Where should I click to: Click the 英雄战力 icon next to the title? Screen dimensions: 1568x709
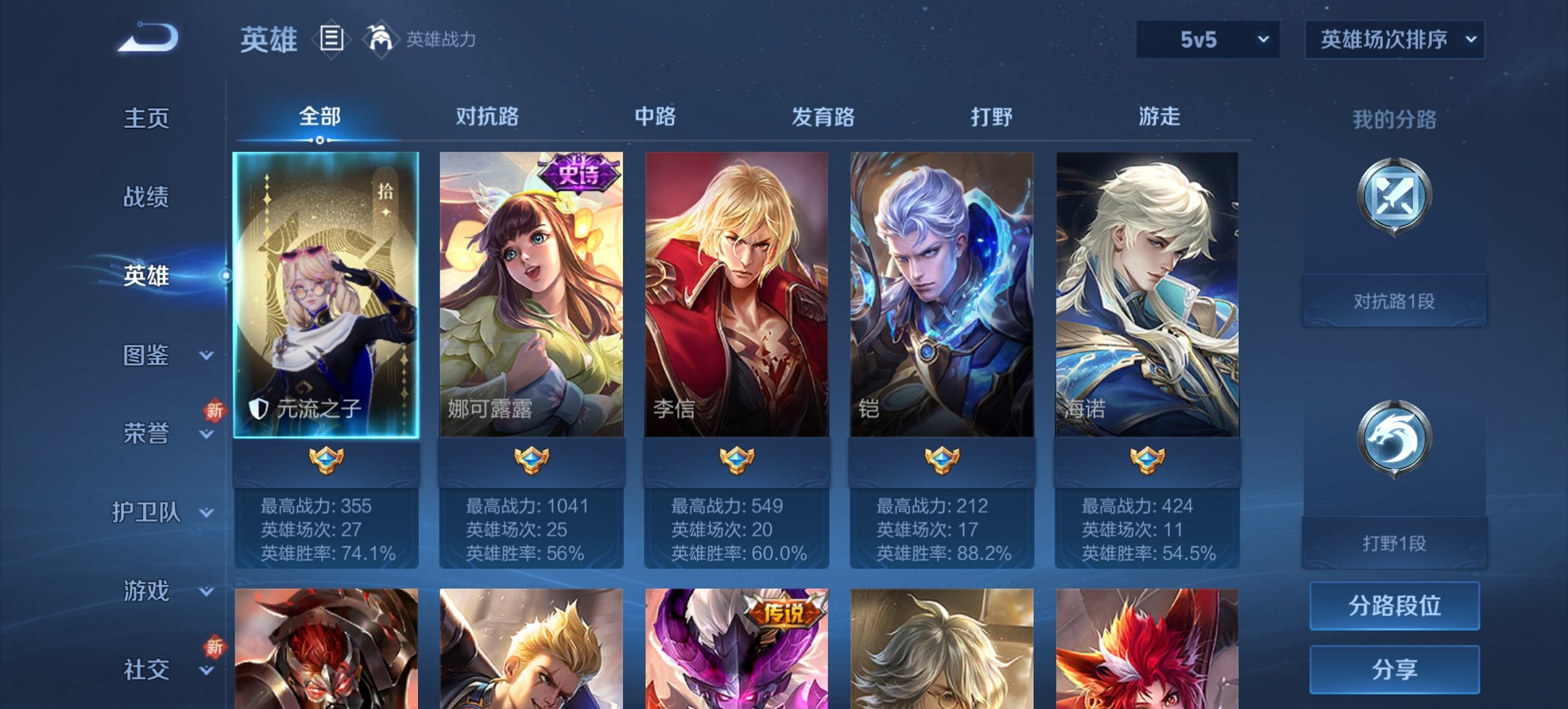pos(381,40)
